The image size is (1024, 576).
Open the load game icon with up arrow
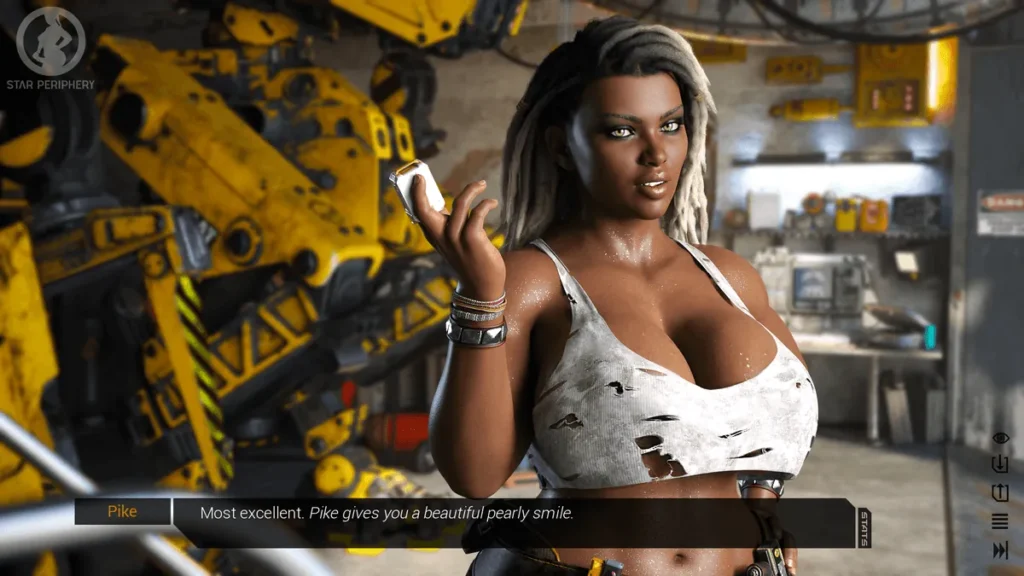coord(1000,493)
